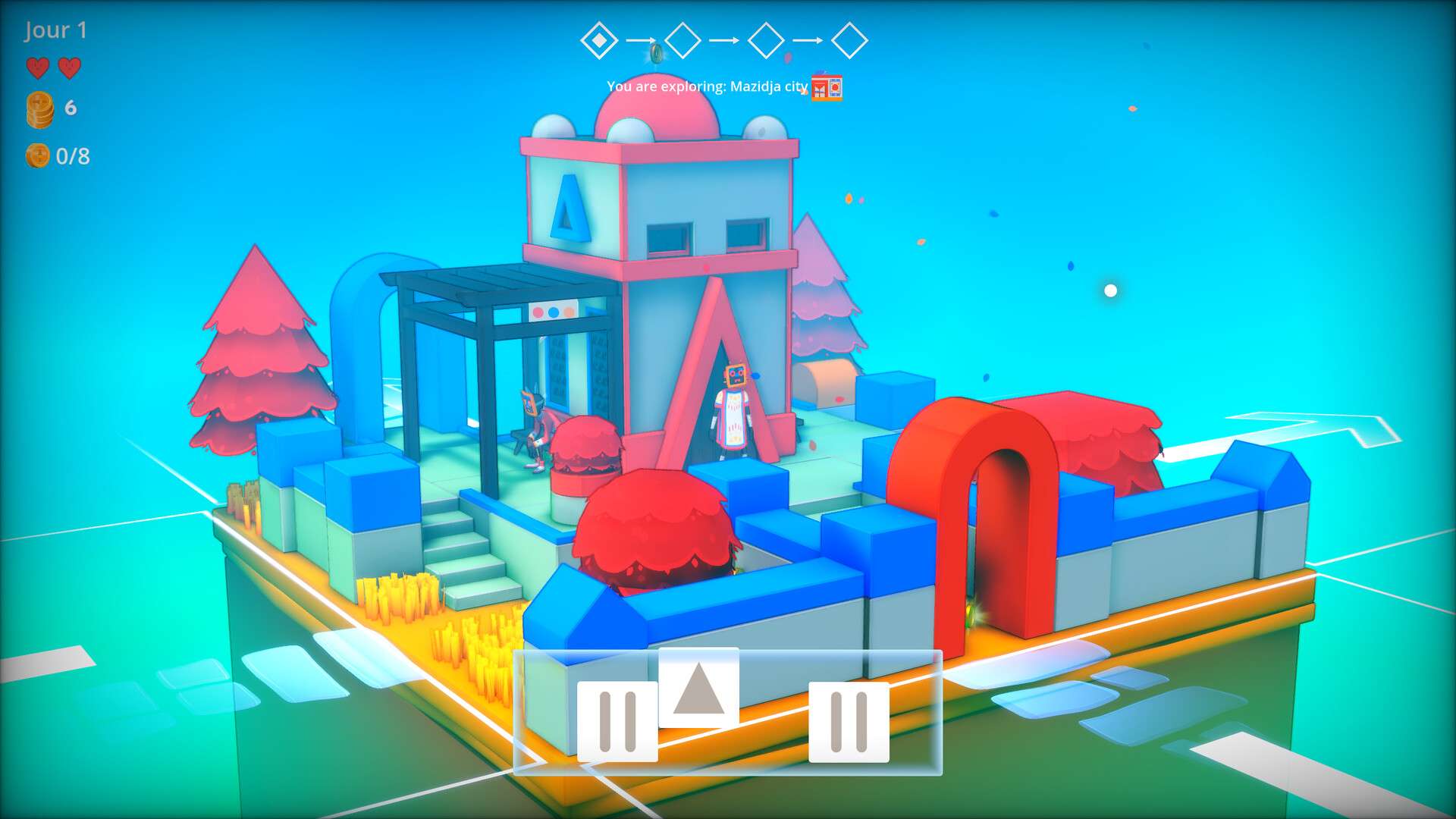The width and height of the screenshot is (1456, 819).
Task: Select the triangle symbol tile
Action: point(698,688)
